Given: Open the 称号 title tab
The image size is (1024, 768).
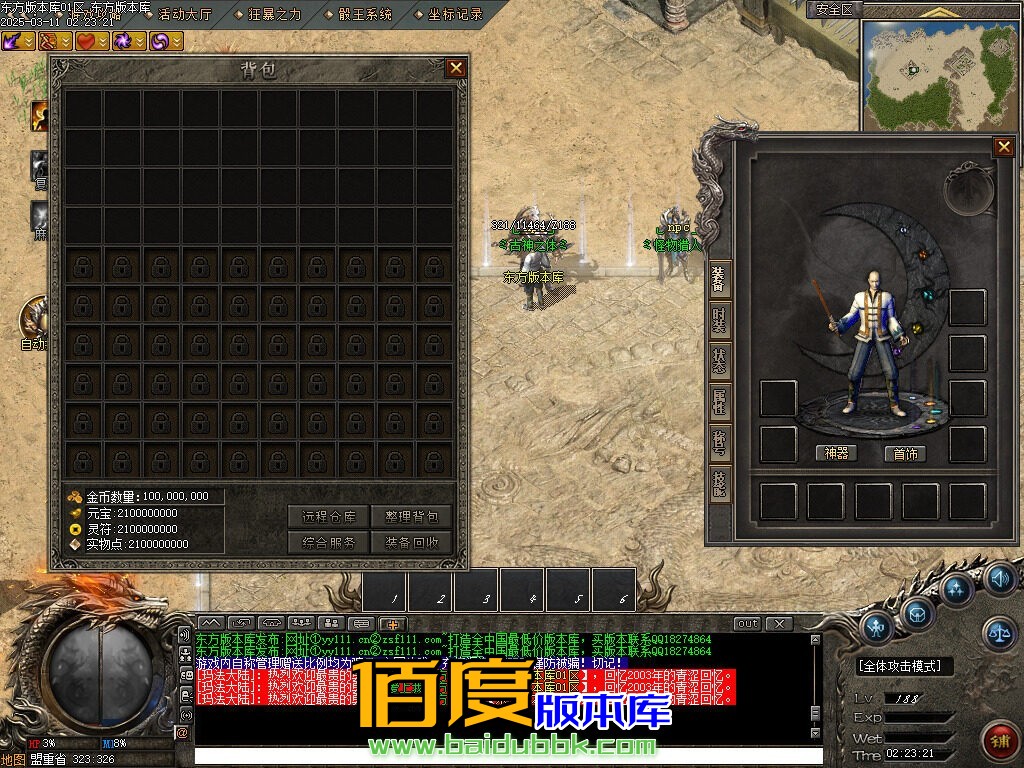Looking at the screenshot, I should (x=719, y=443).
